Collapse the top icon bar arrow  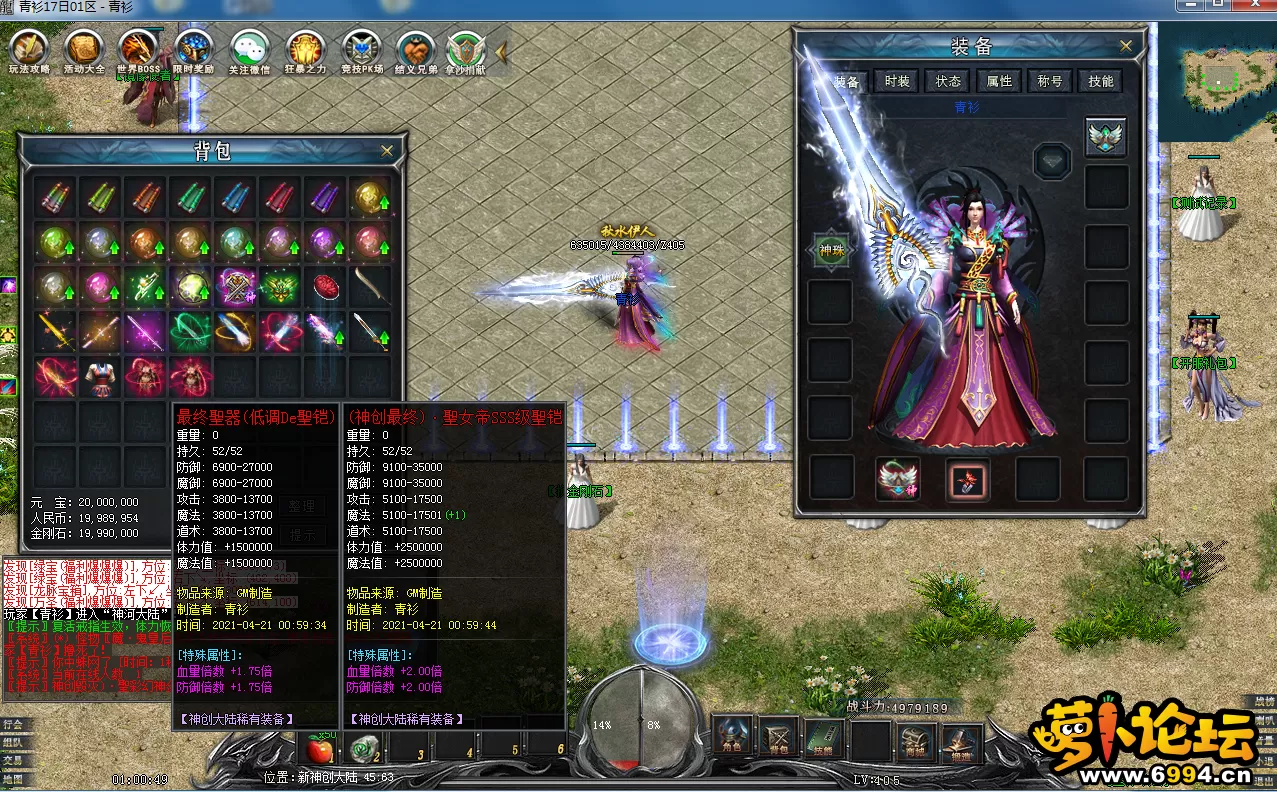(x=502, y=50)
